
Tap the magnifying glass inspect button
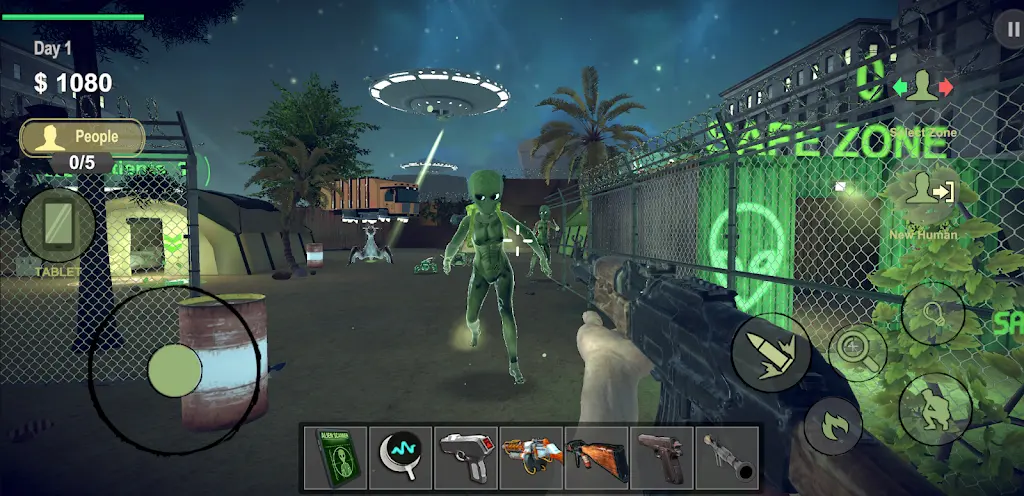(x=932, y=314)
